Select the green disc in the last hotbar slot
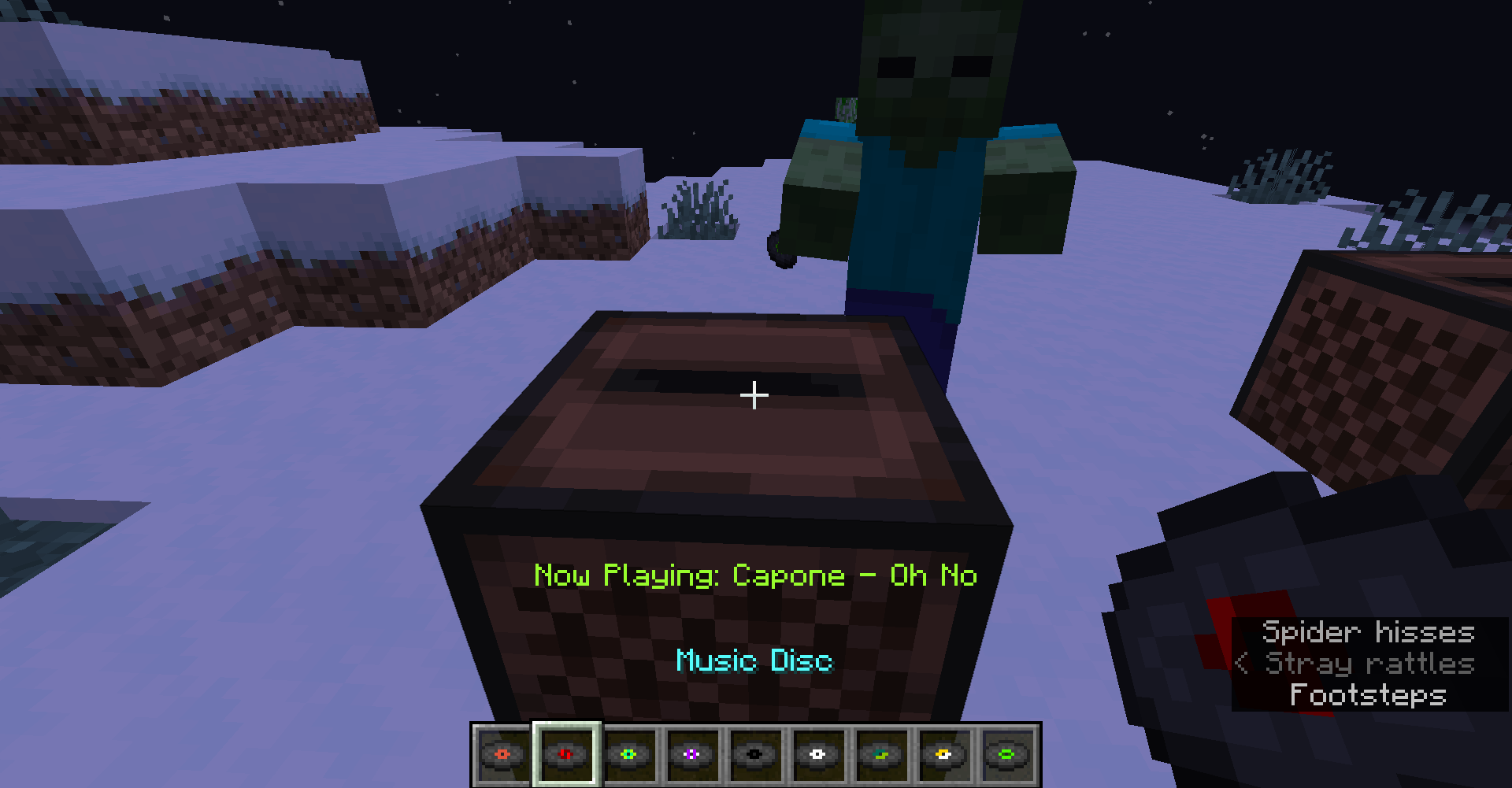The image size is (1512, 788). (1006, 753)
